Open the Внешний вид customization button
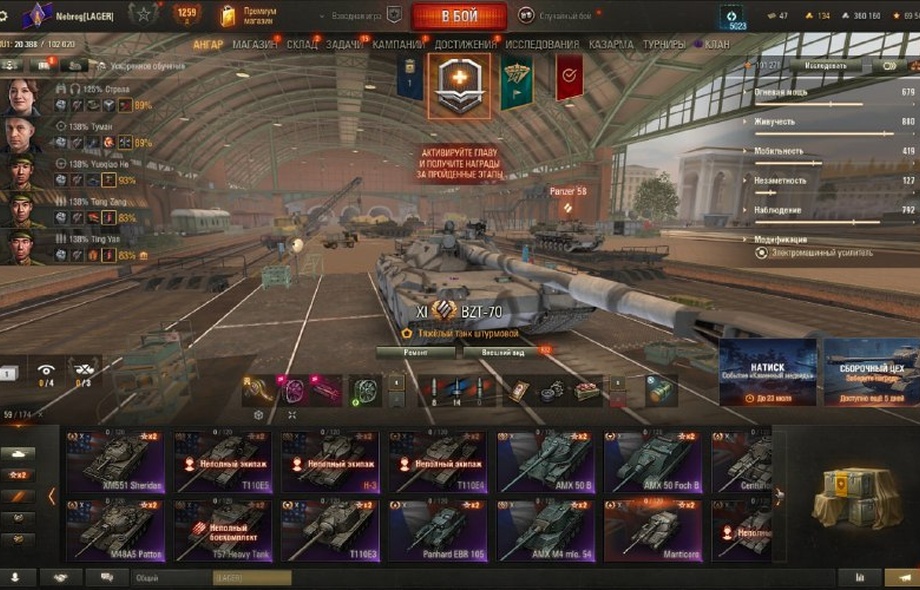 point(502,352)
